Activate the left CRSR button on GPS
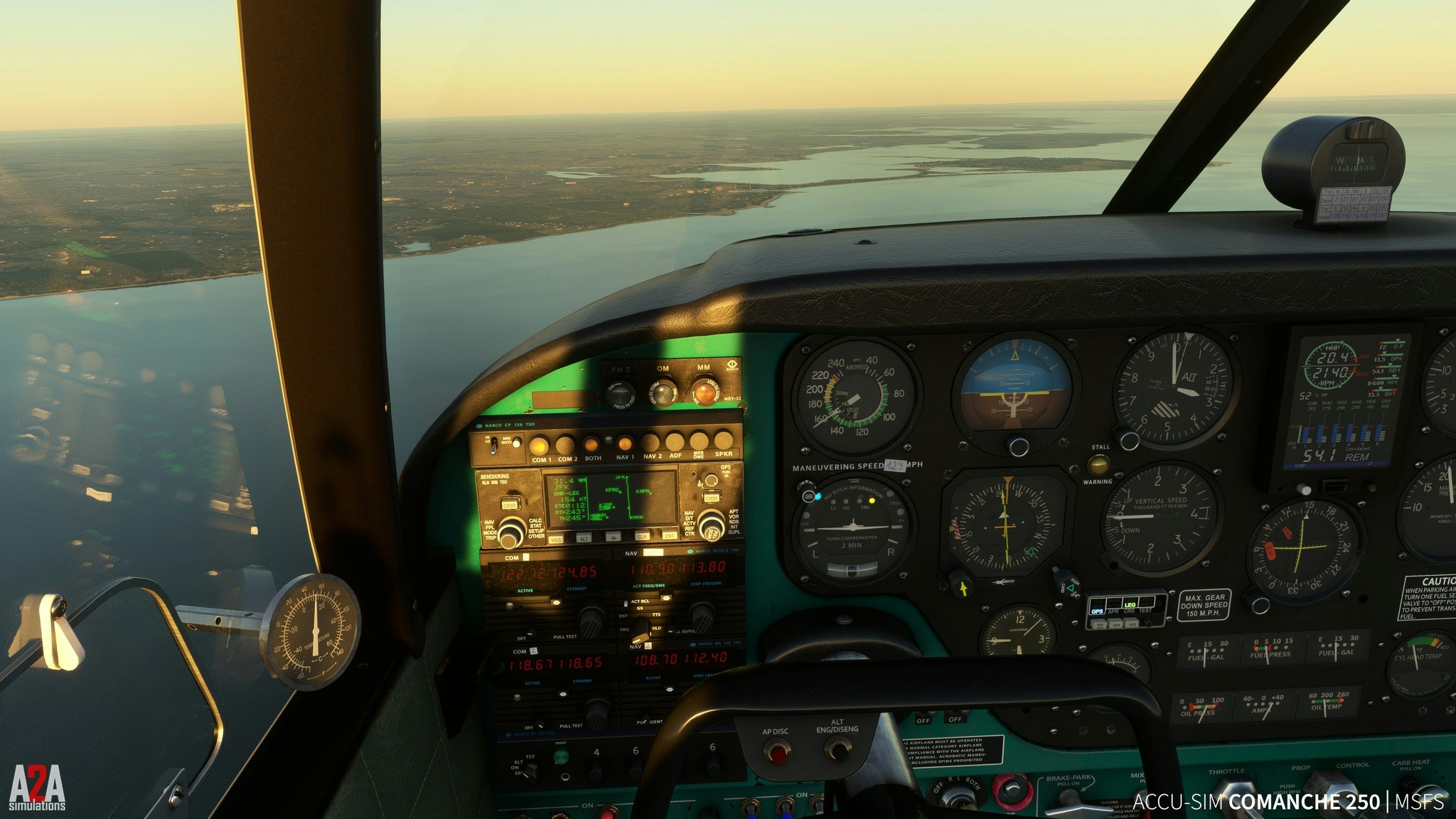The width and height of the screenshot is (1456, 819). (508, 505)
